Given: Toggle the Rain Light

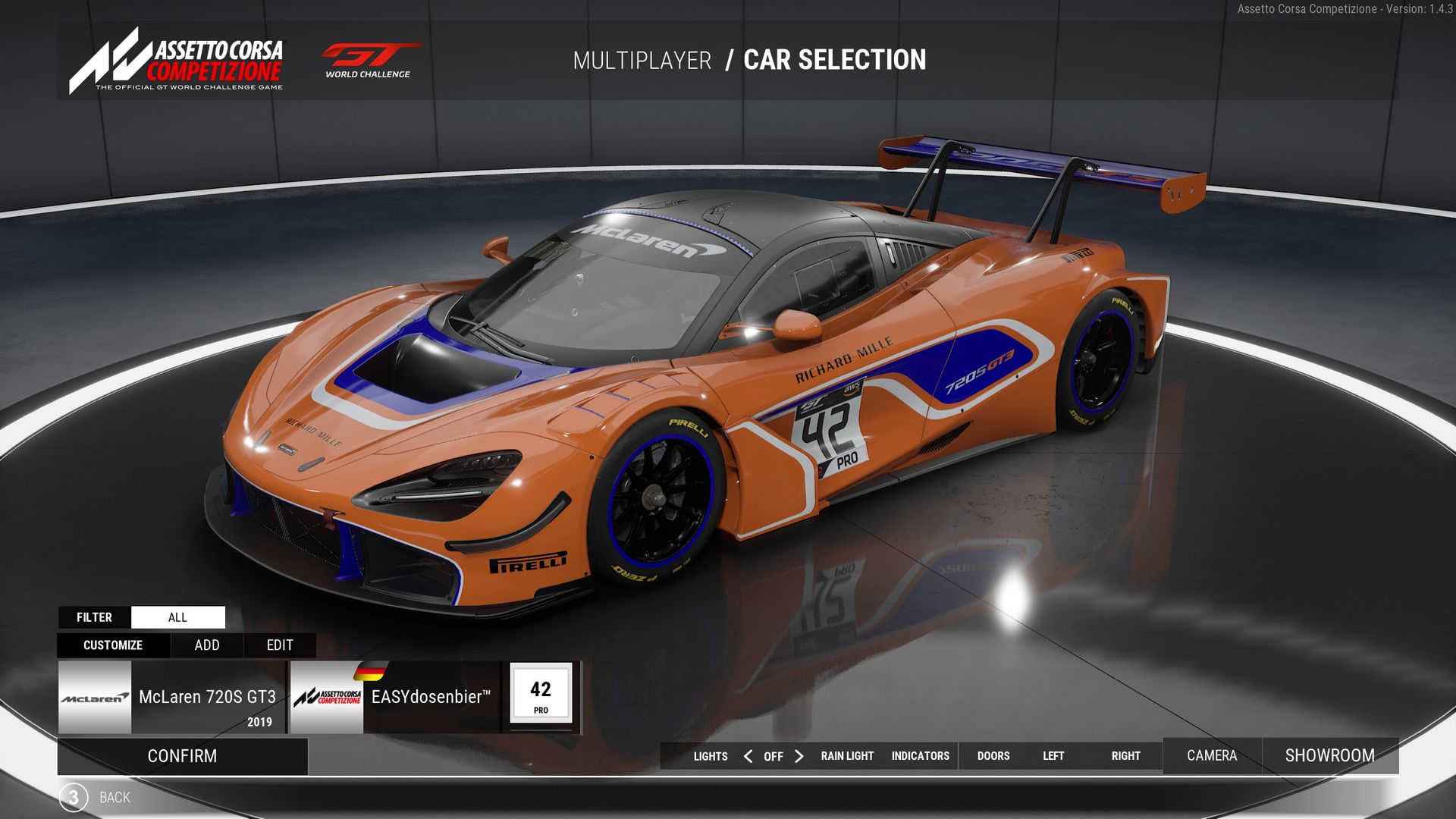Looking at the screenshot, I should (x=847, y=756).
